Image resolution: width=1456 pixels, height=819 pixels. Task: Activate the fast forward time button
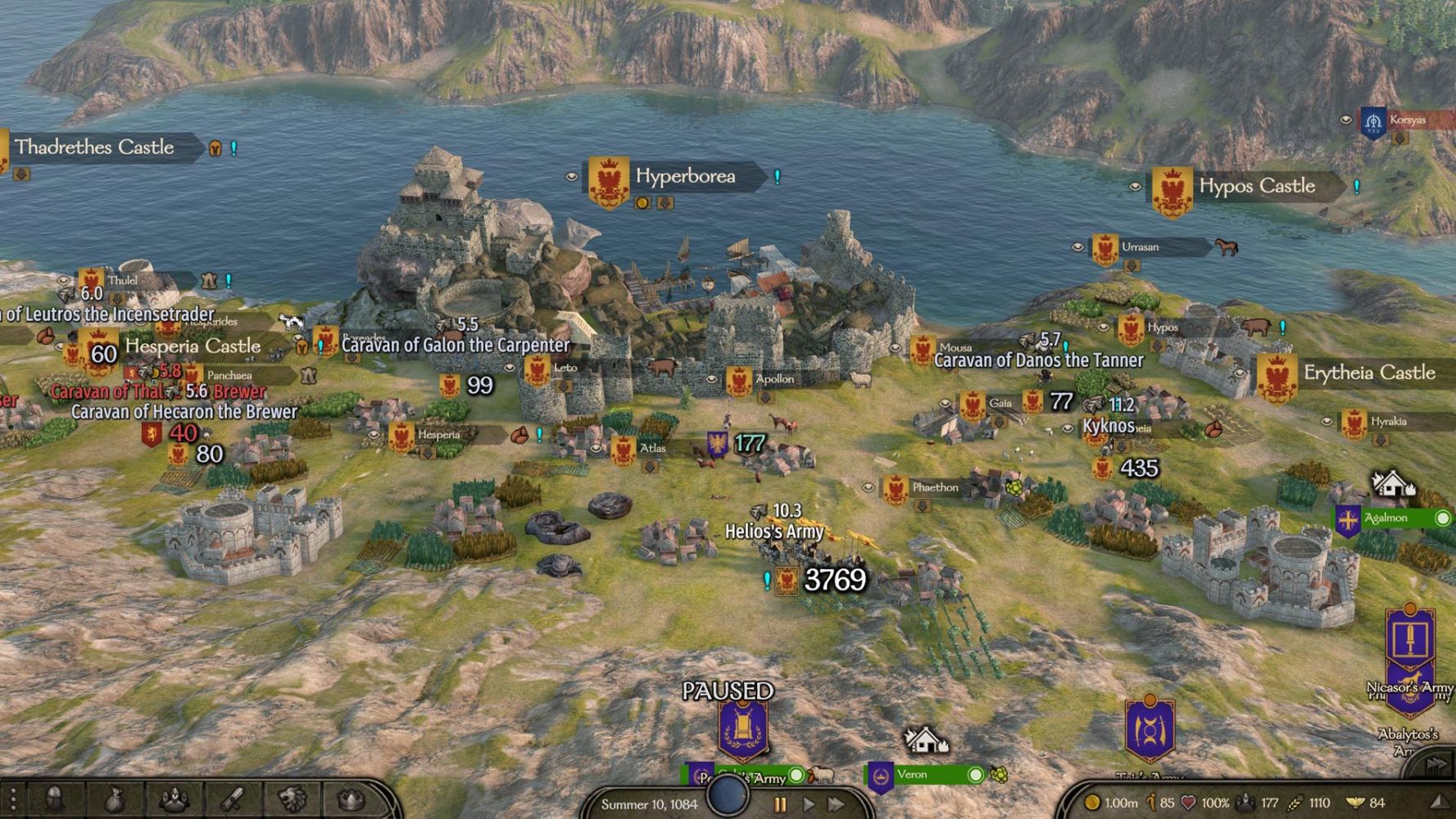[837, 804]
